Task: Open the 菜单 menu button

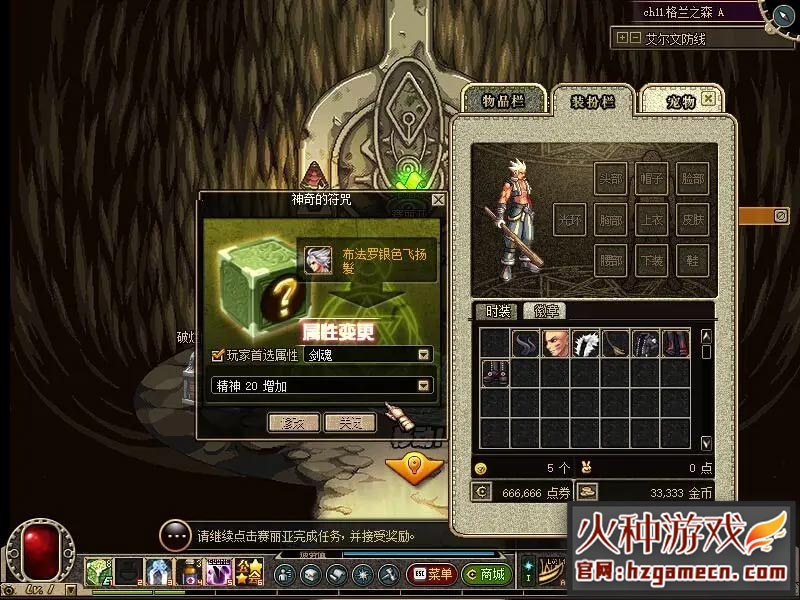Action: coord(432,575)
